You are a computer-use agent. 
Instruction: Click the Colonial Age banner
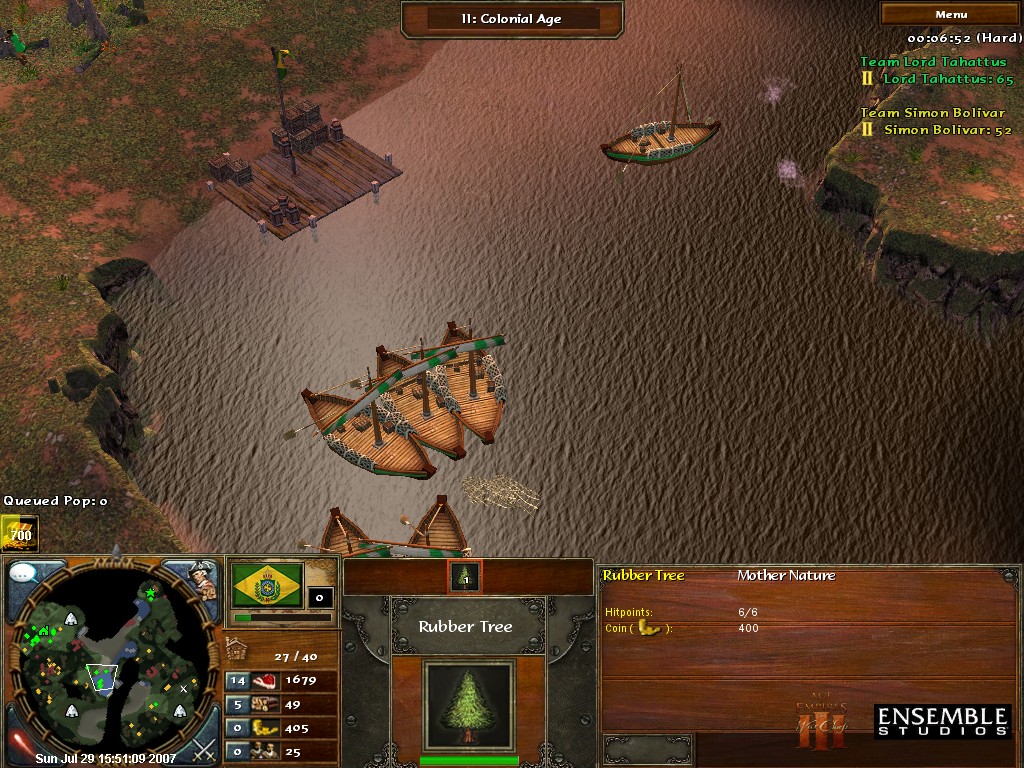512,18
